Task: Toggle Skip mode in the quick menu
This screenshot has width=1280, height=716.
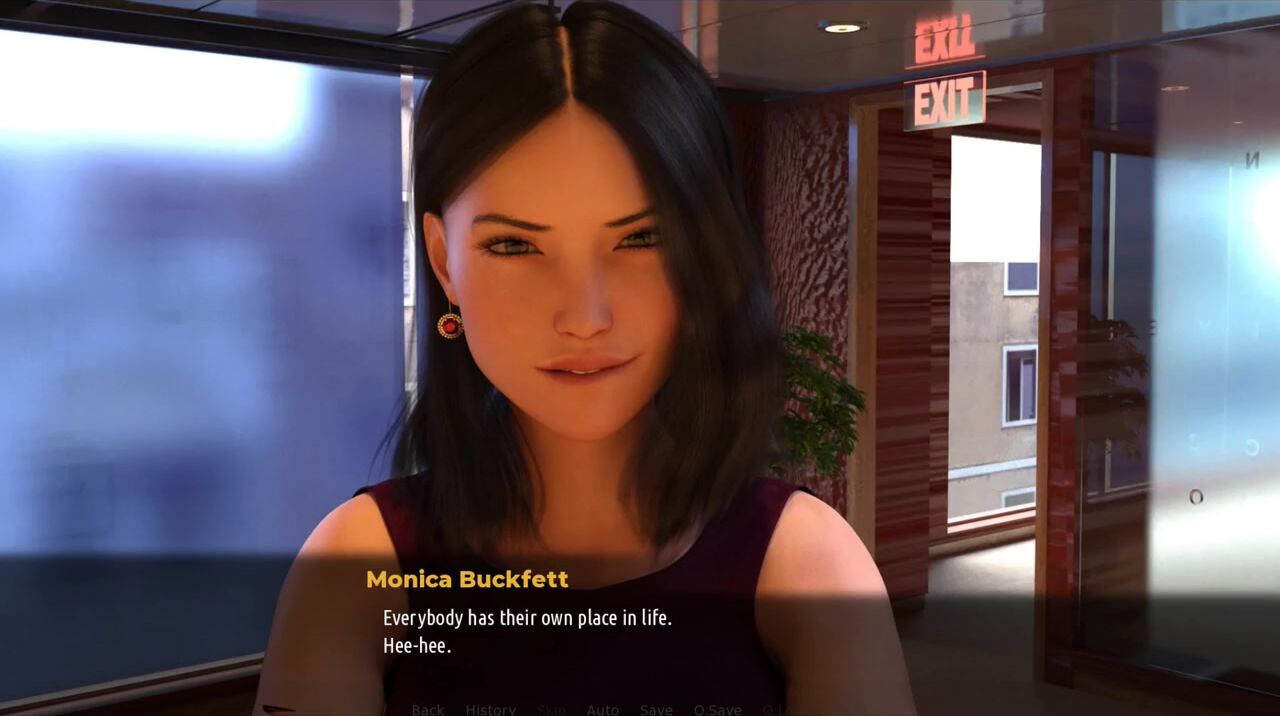Action: click(x=551, y=709)
